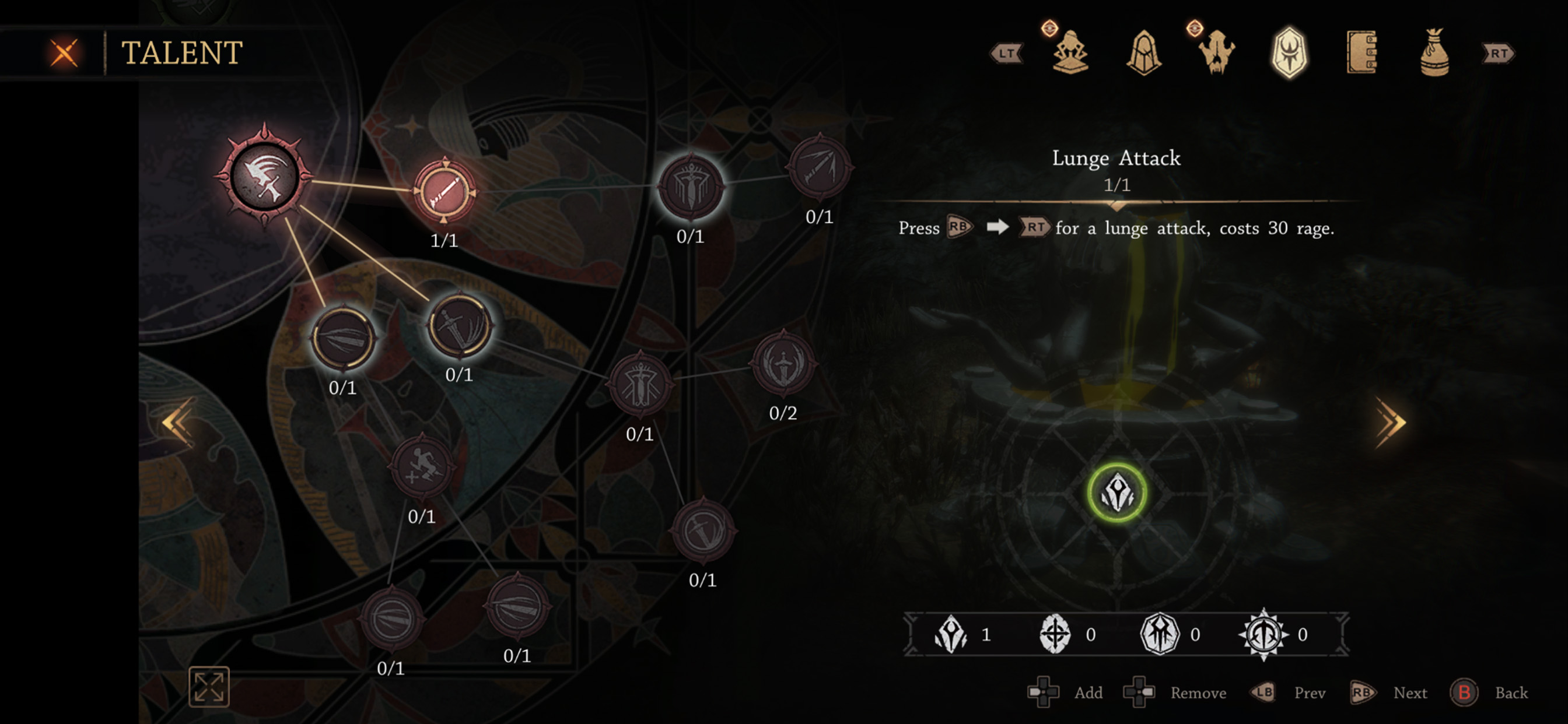Select the spiked sun talent category icon
Viewport: 1568px width, 724px height.
tap(1263, 634)
